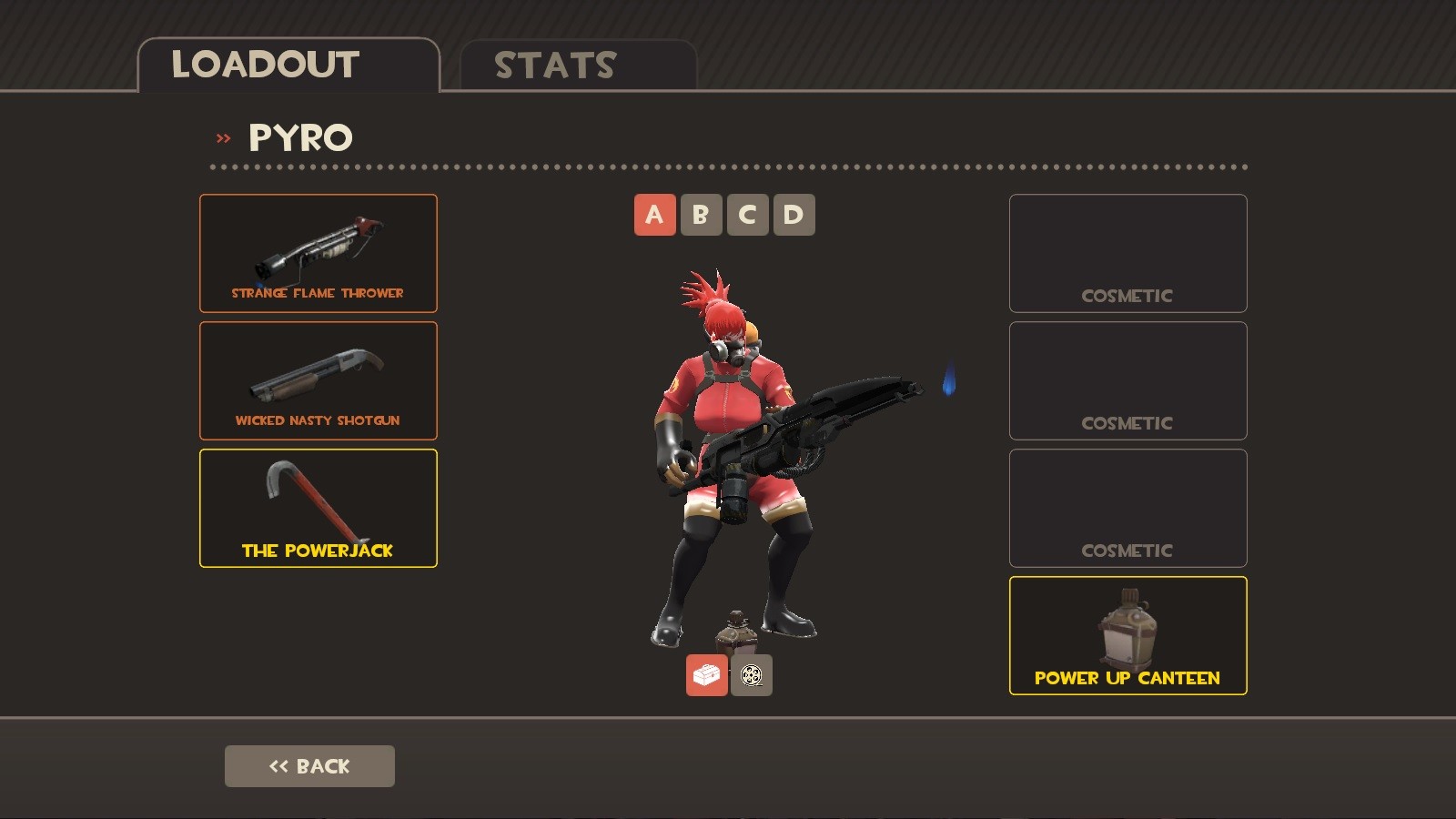This screenshot has width=1456, height=819.
Task: Click the PYRO class heading
Action: 300,136
